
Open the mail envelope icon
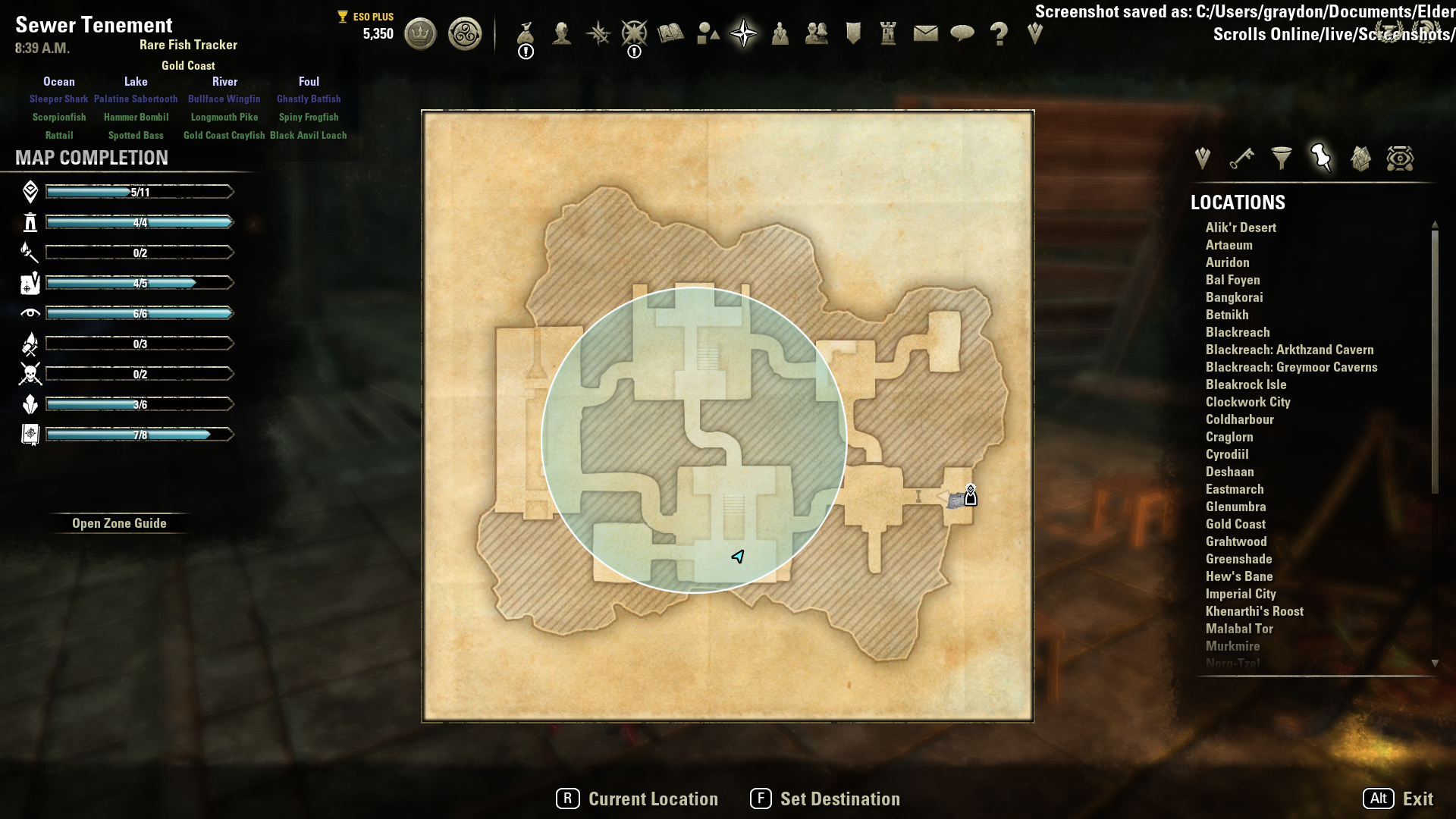(x=925, y=34)
